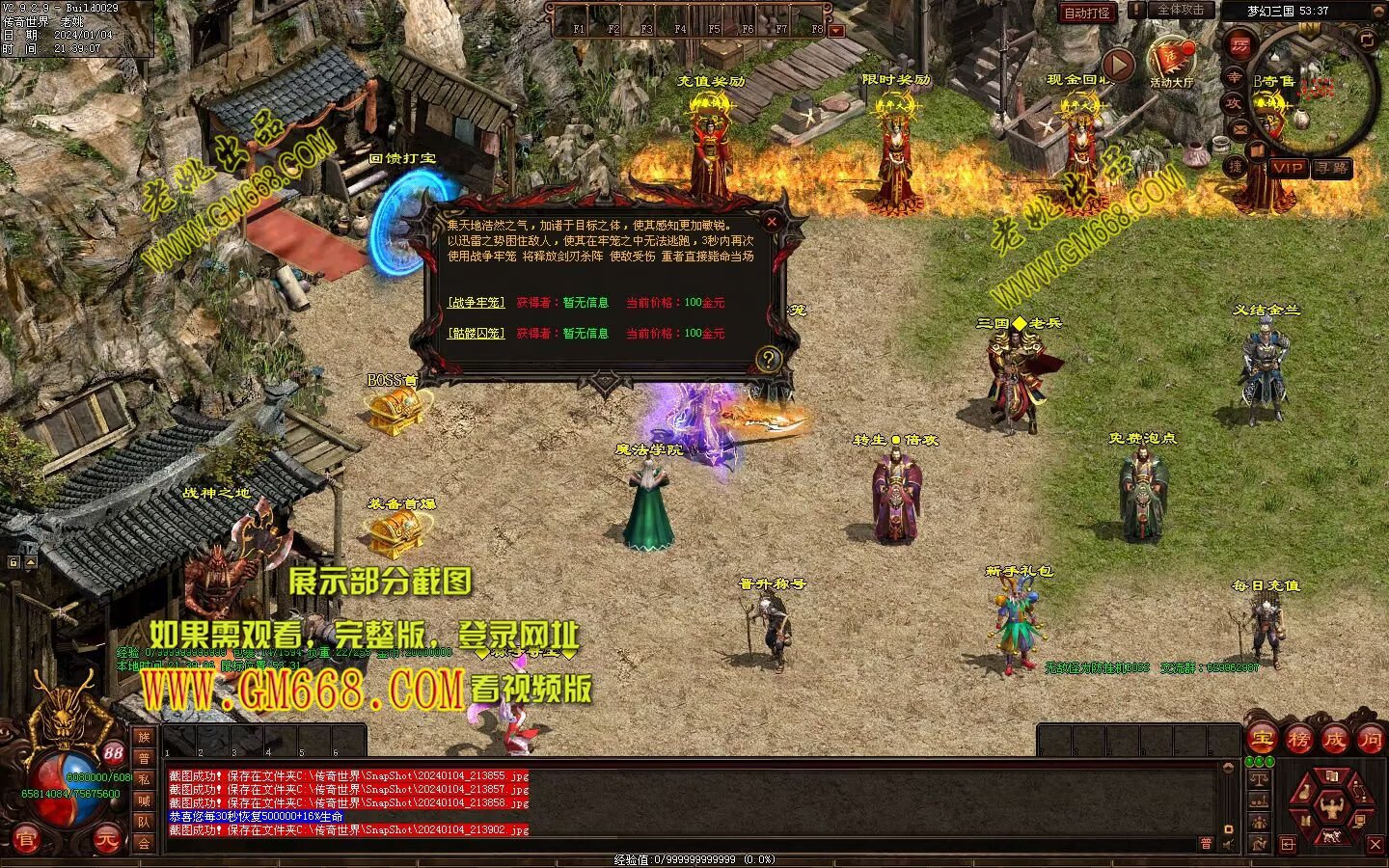1389x868 pixels.
Task: Open the 历 calendar round button
Action: 1240,45
